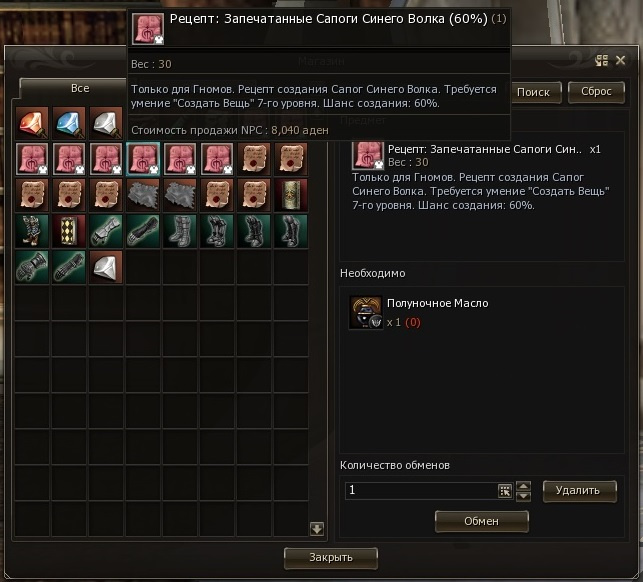Viewport: 643px width, 582px height.
Task: Decrease exchange quantity with the down arrow
Action: [x=523, y=496]
